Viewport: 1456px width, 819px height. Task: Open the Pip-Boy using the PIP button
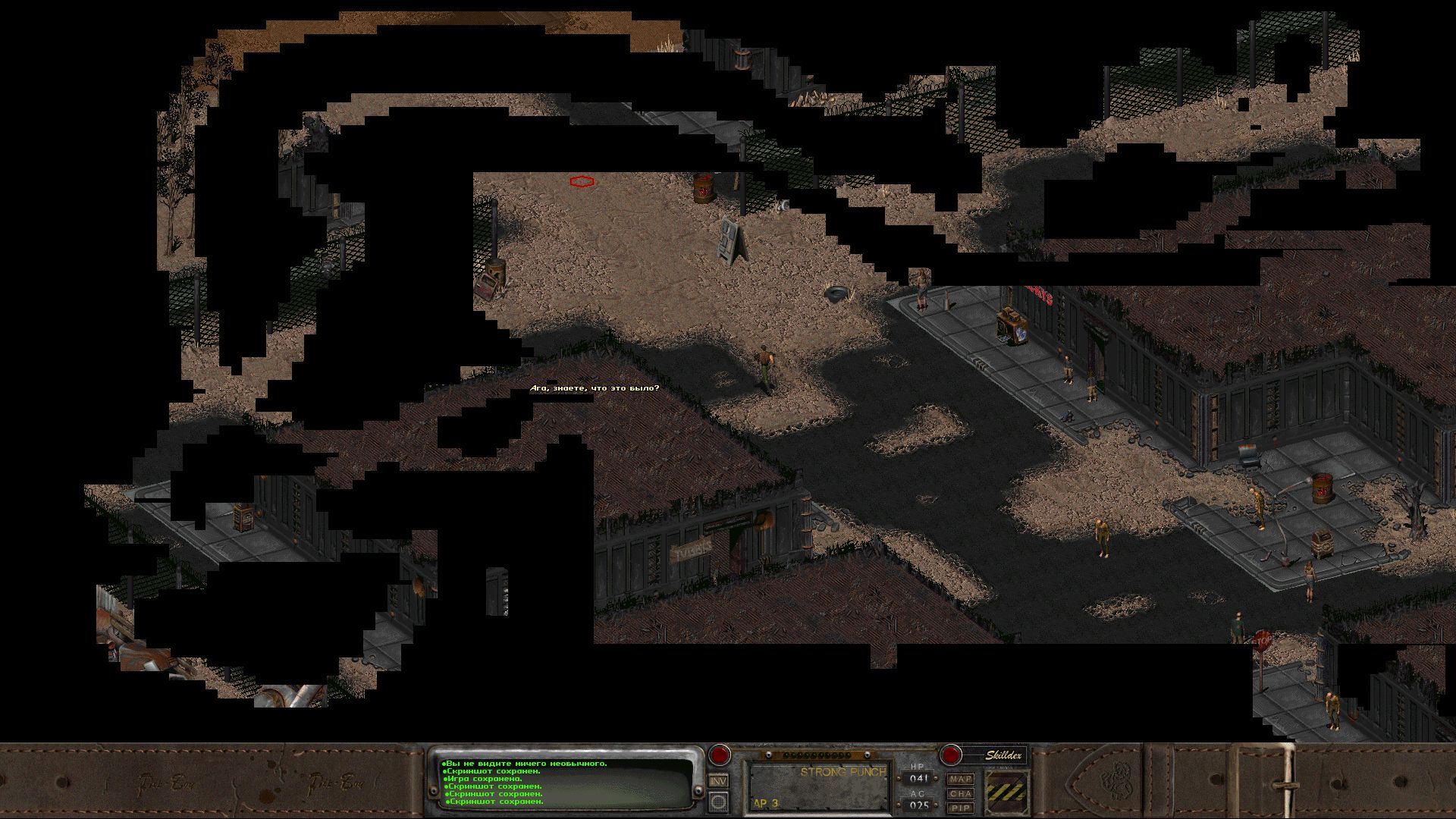[x=962, y=806]
